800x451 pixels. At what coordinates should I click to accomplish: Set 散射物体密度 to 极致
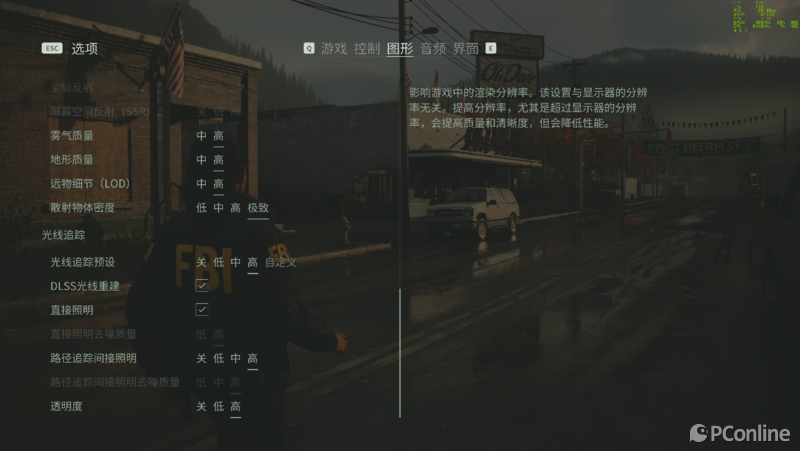click(x=258, y=208)
